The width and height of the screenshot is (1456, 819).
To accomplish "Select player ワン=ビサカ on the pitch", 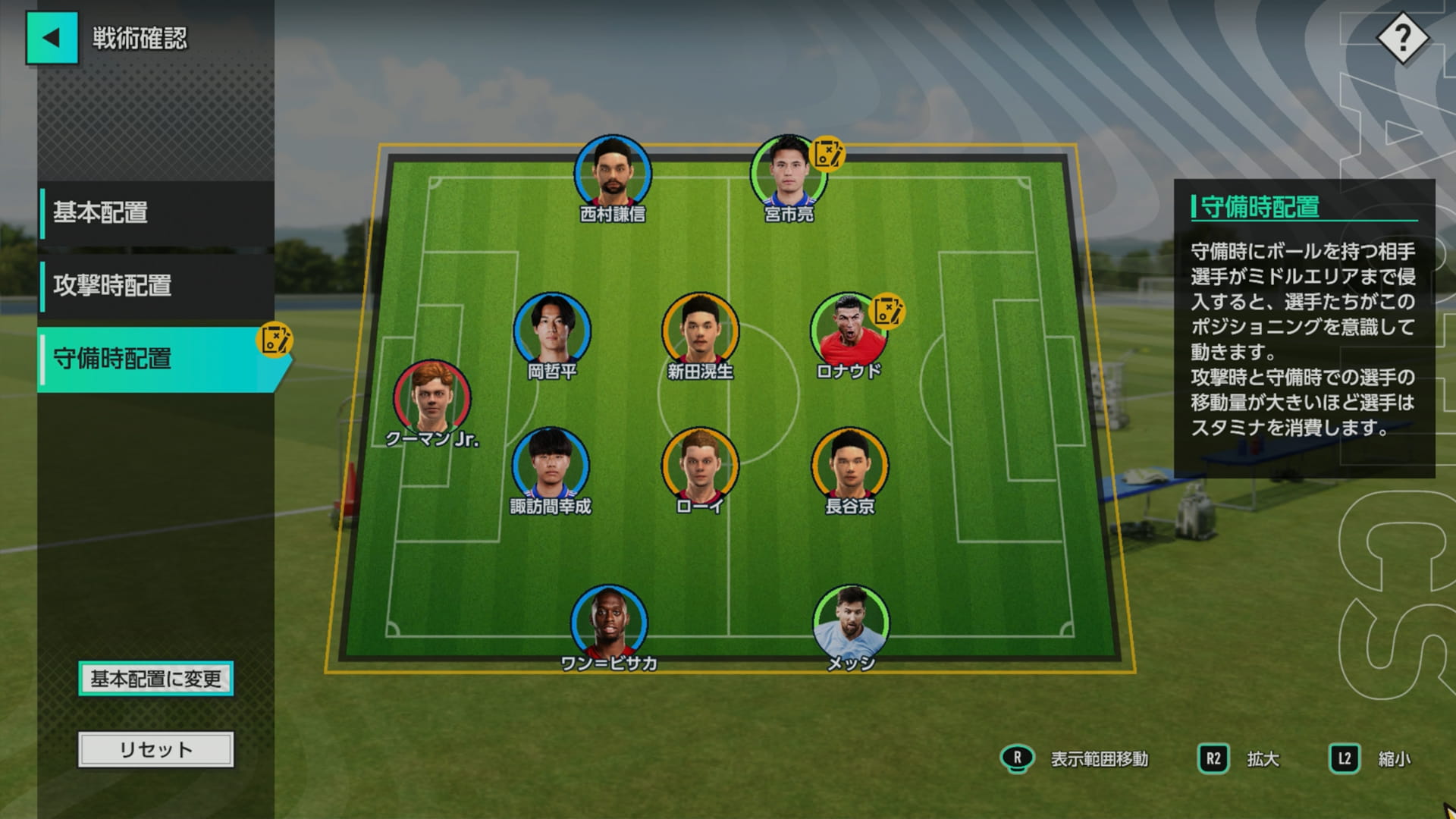I will coord(609,622).
